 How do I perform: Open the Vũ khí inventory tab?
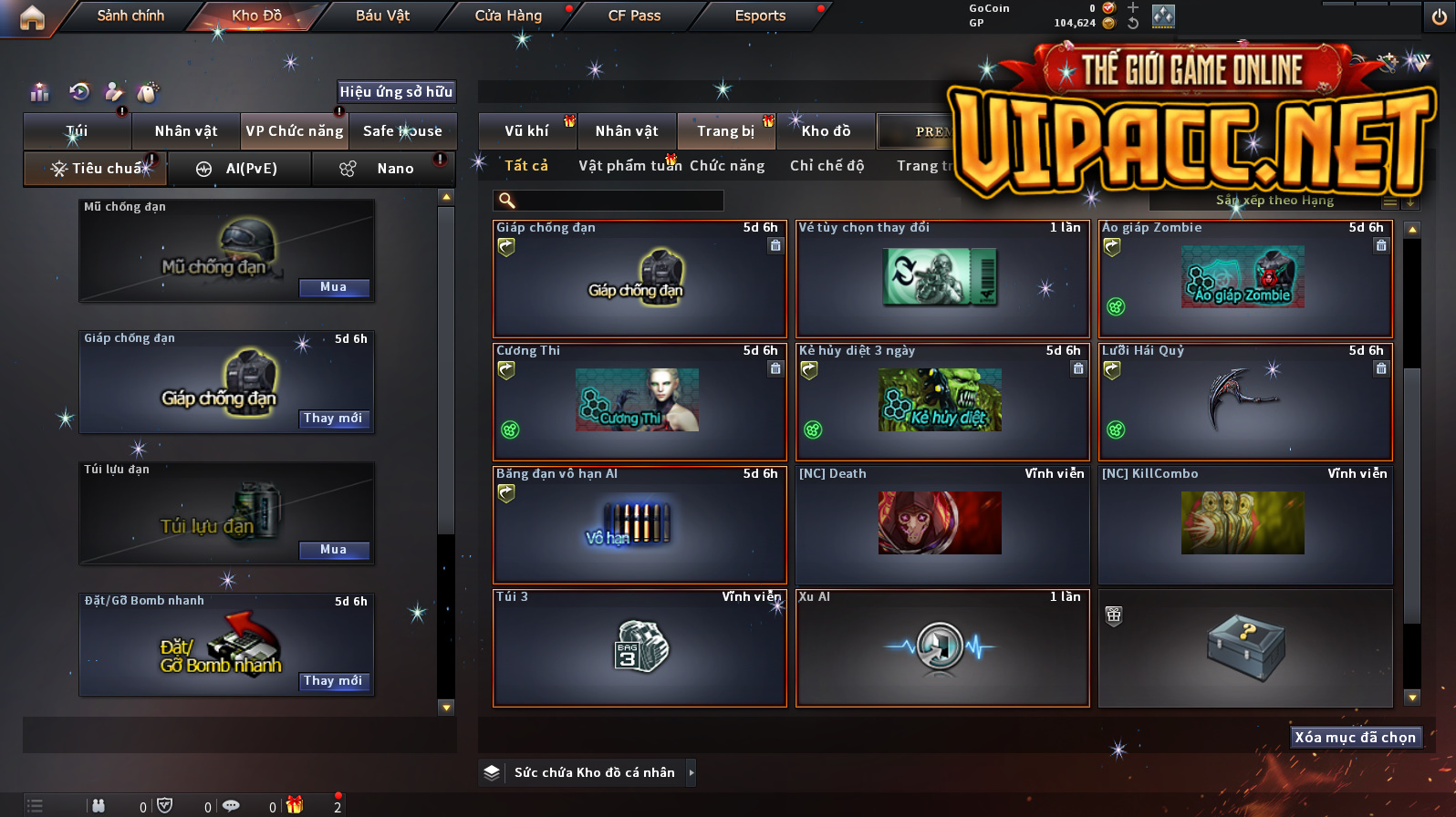pos(526,131)
